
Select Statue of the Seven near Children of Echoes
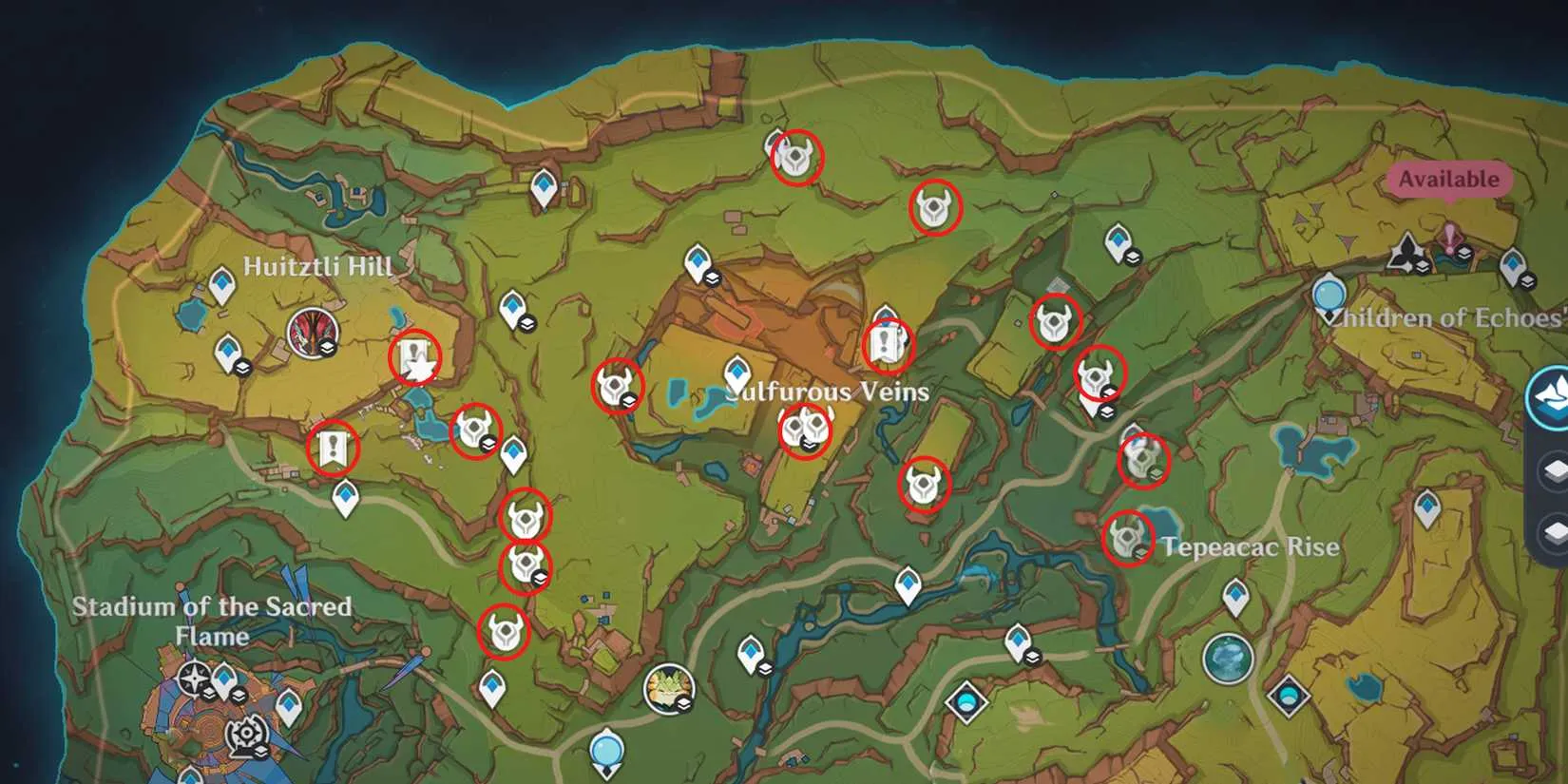tap(1329, 294)
